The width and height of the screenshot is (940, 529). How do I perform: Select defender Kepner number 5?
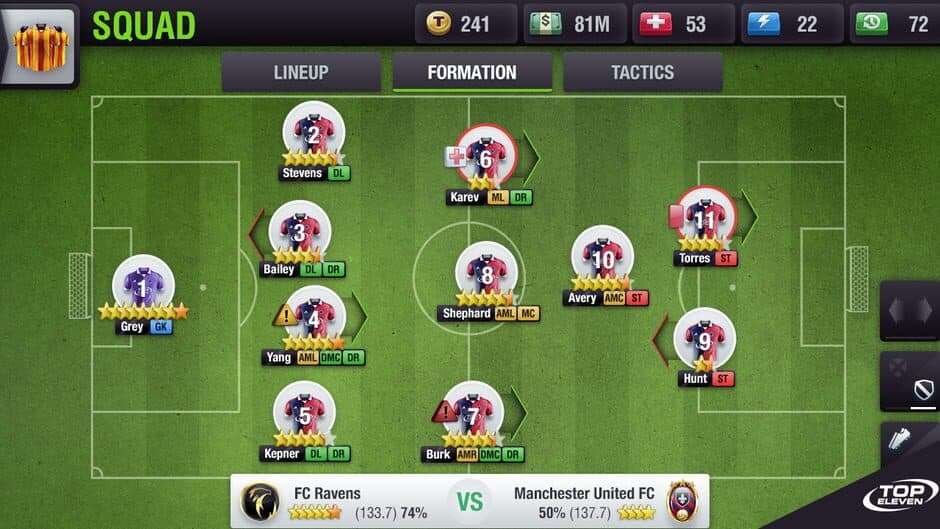[x=305, y=412]
